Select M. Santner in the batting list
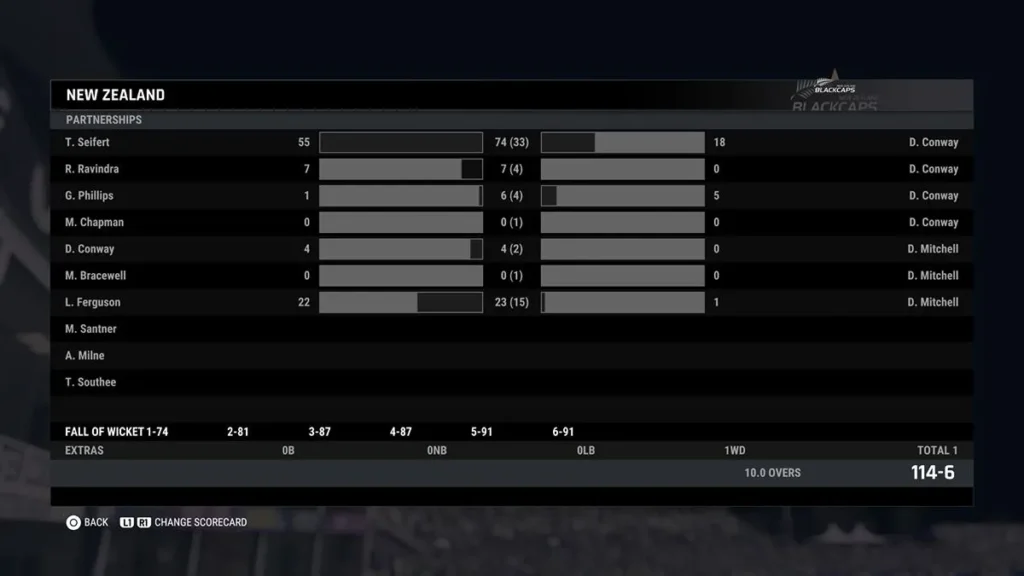 (91, 329)
